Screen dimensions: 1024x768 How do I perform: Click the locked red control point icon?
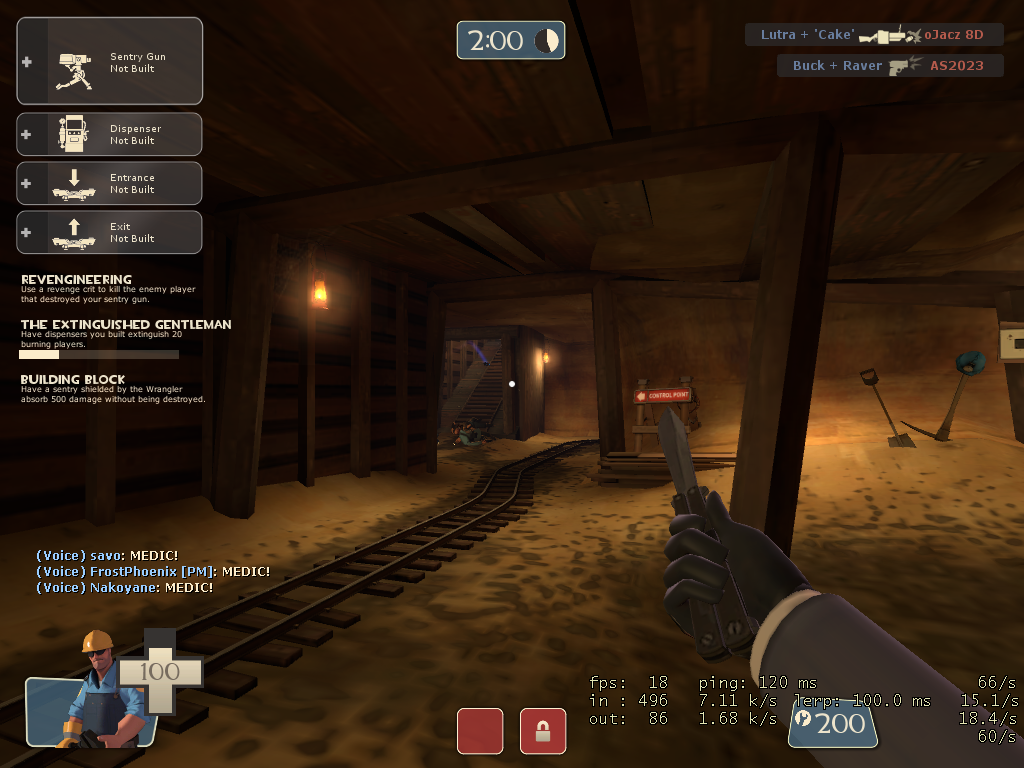point(543,731)
